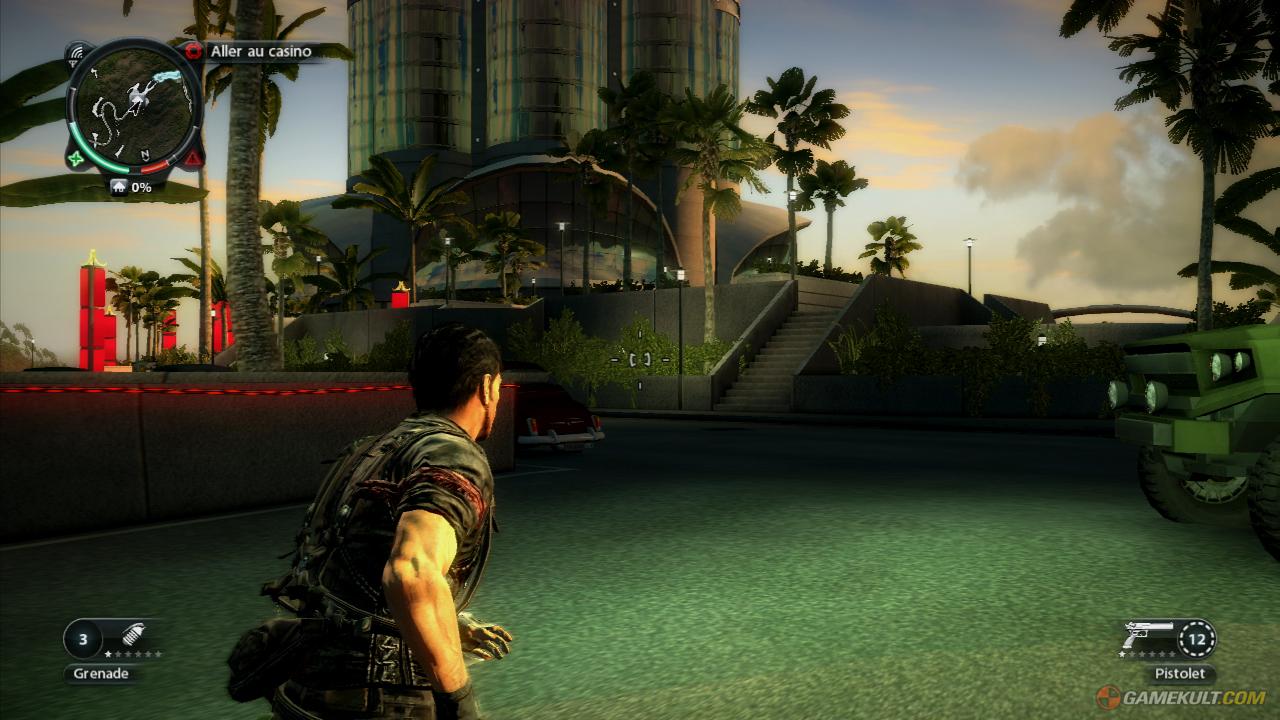This screenshot has width=1280, height=720.
Task: Expand the pistol ammo counter chip
Action: [x=1197, y=639]
